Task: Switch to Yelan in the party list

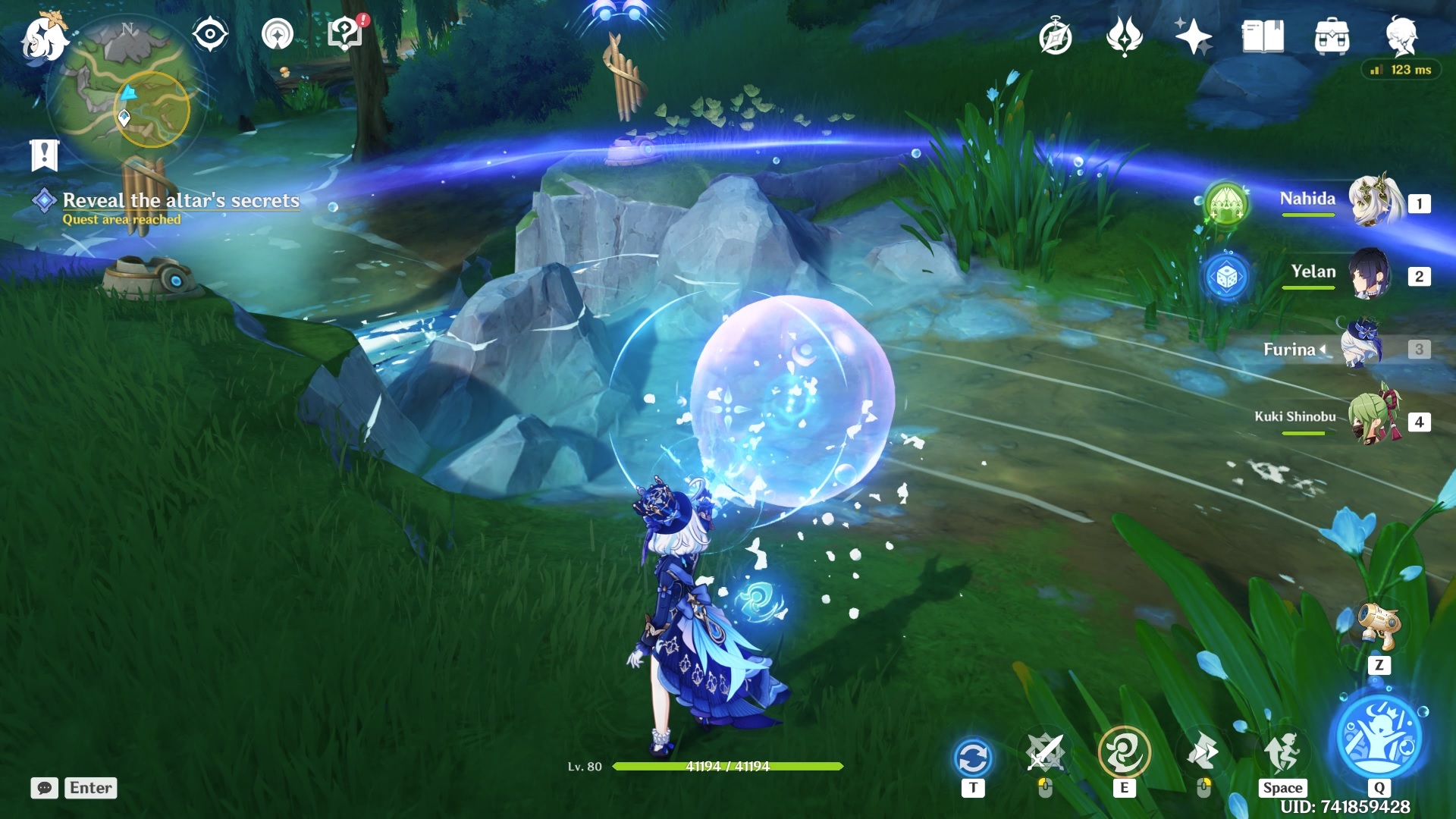Action: pyautogui.click(x=1370, y=275)
